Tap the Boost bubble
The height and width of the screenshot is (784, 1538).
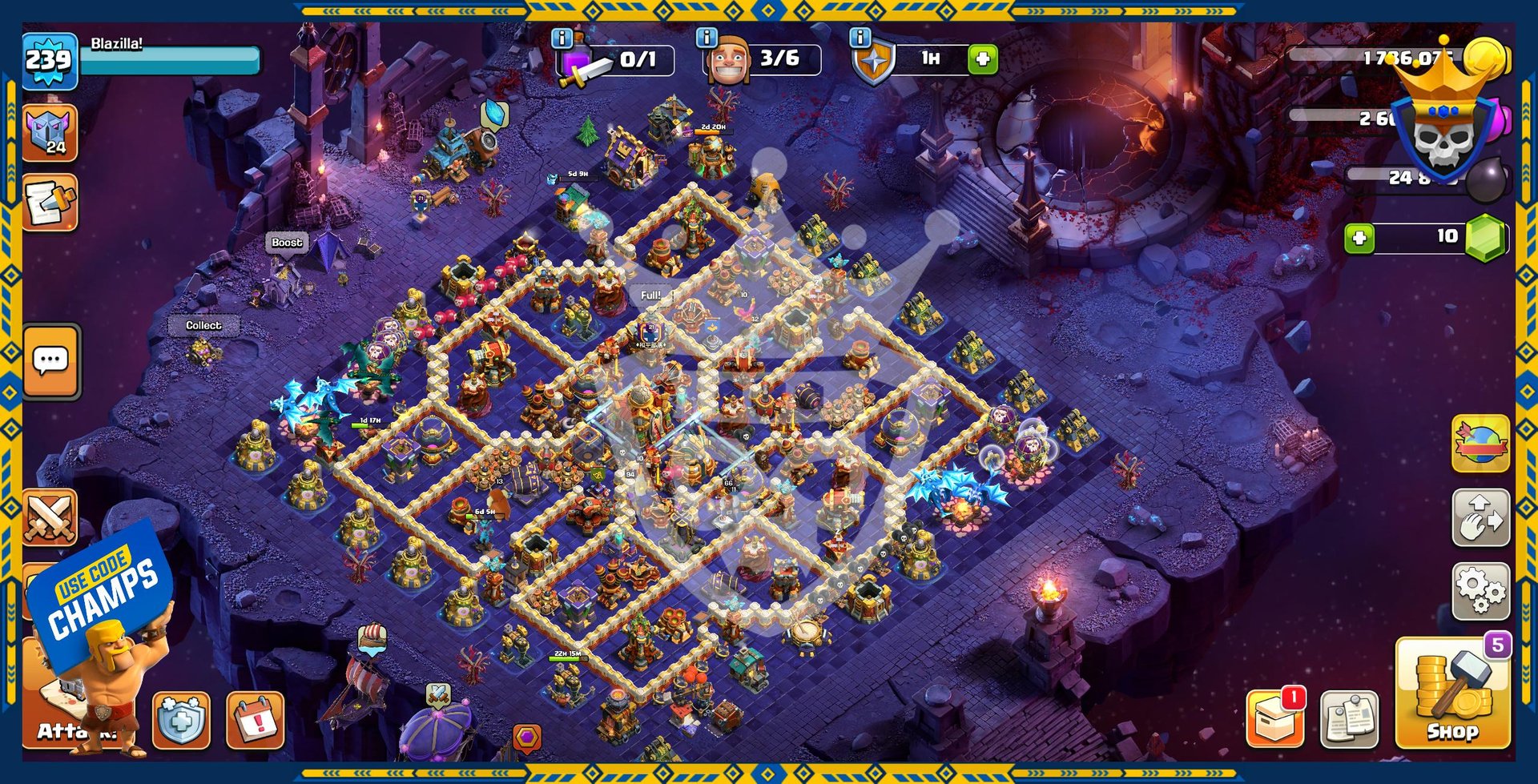coord(287,243)
